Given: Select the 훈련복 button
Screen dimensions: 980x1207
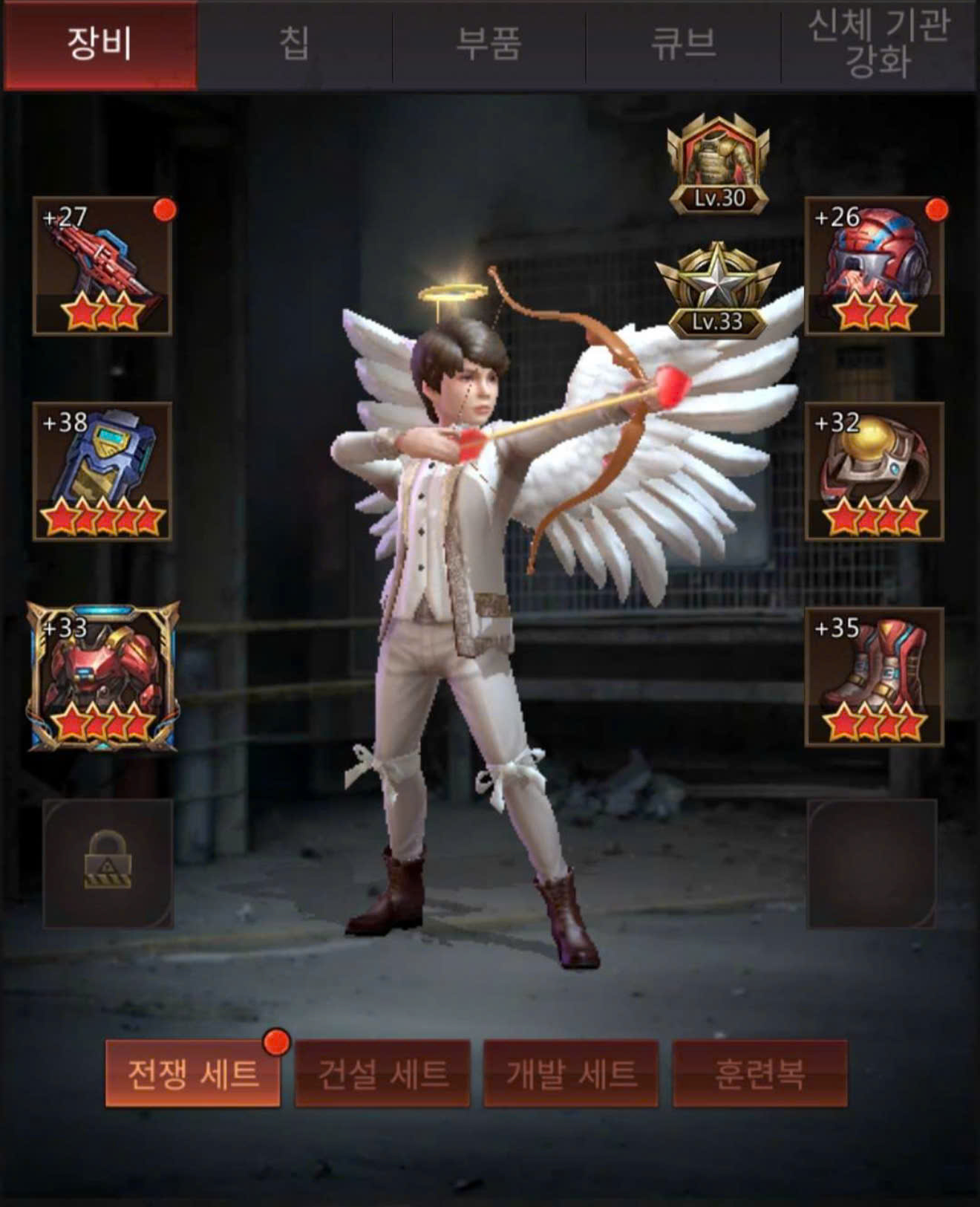Looking at the screenshot, I should tap(759, 1073).
